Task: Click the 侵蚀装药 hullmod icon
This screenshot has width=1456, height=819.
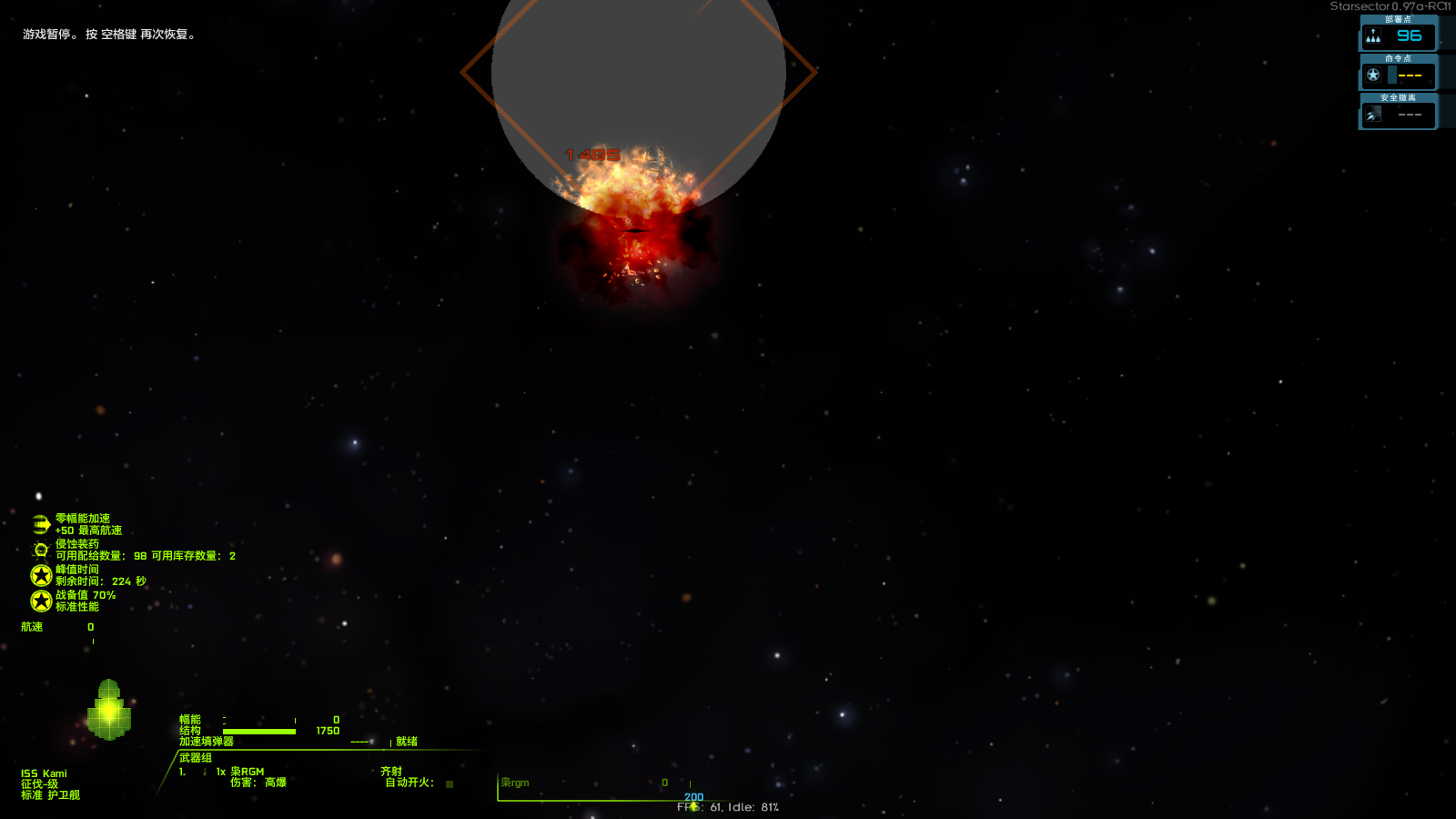Action: coord(40,548)
